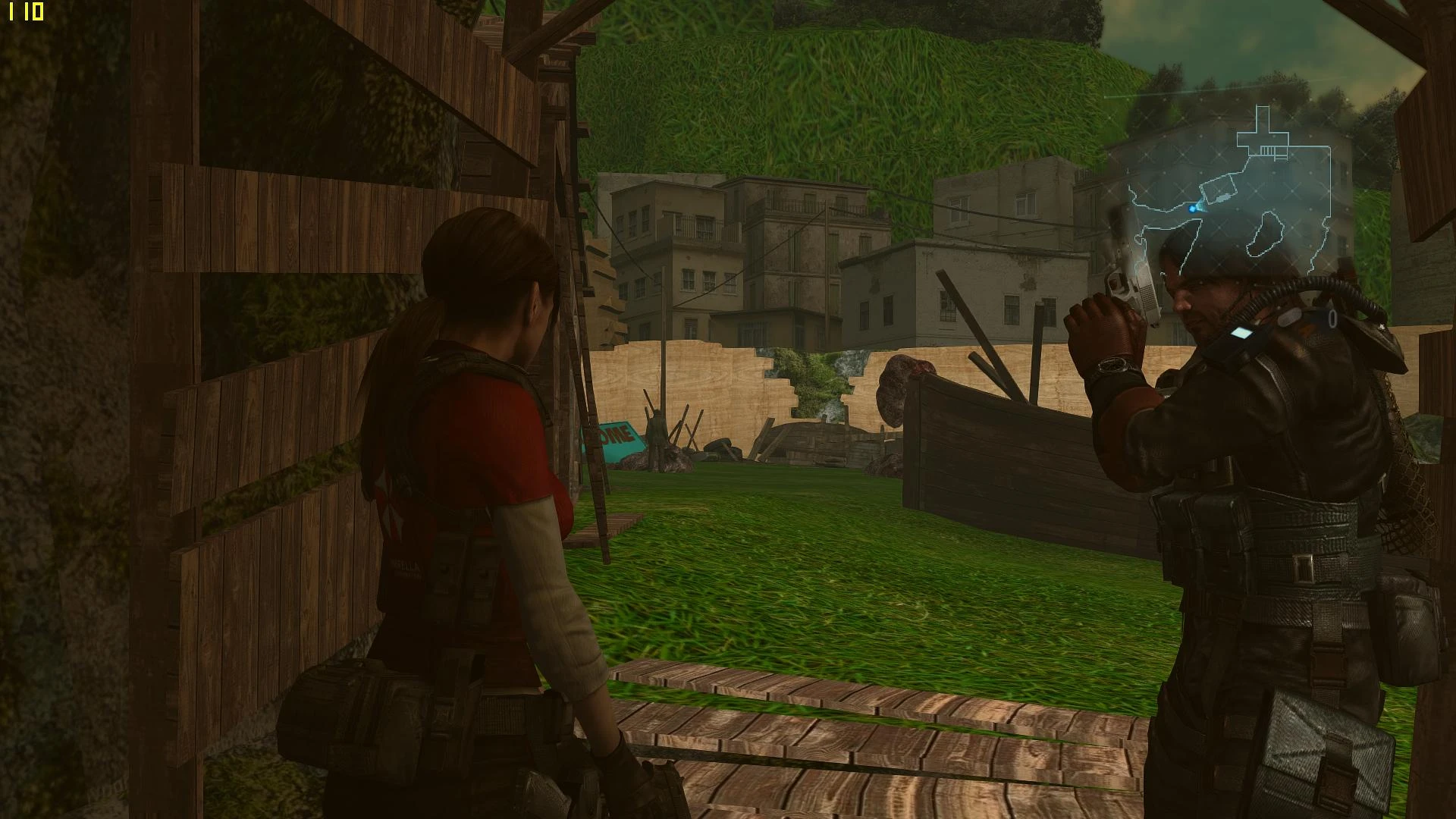Click the stairs symbol on the holographic map

pyautogui.click(x=1267, y=150)
